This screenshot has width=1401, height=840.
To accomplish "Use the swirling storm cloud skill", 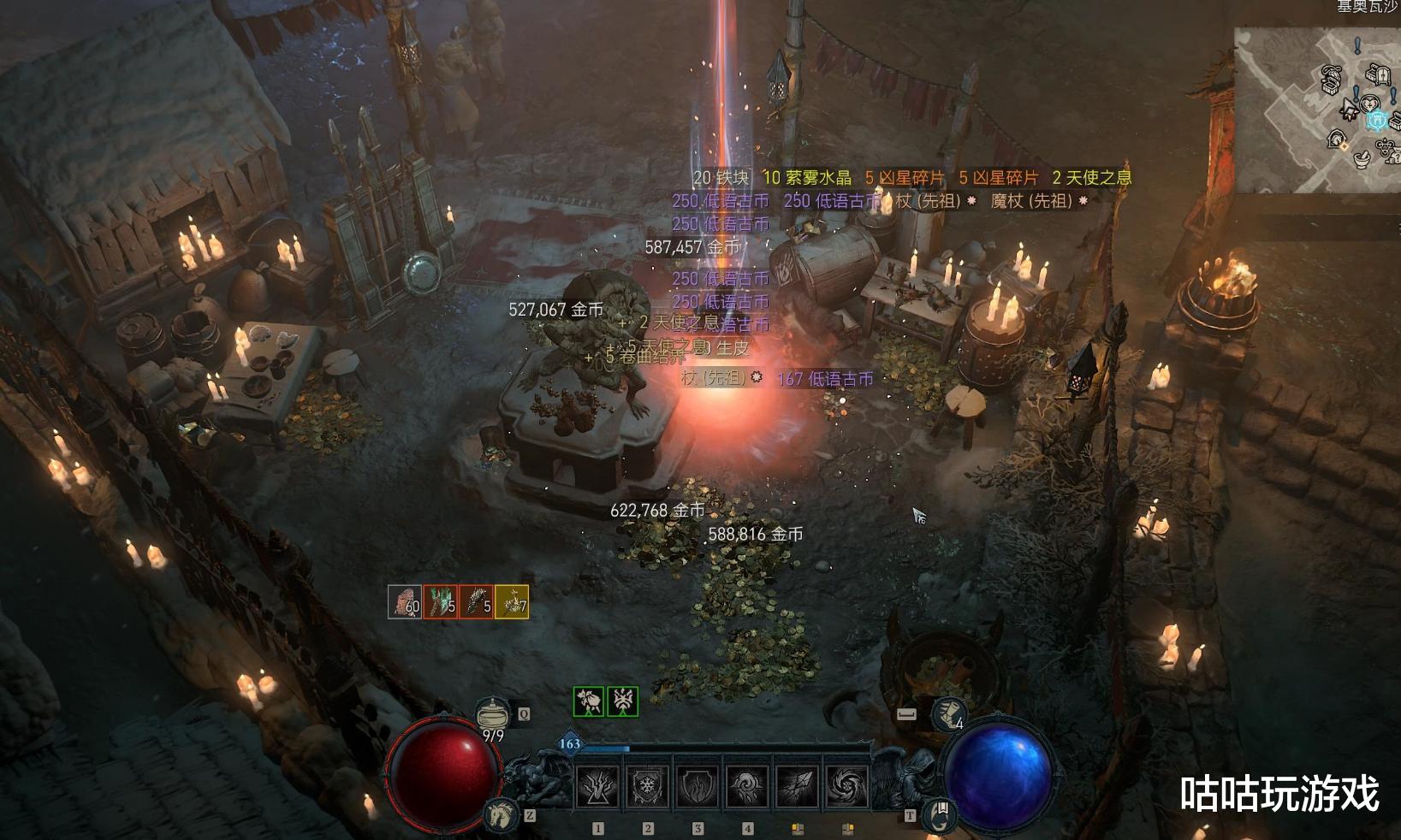I will pyautogui.click(x=747, y=786).
